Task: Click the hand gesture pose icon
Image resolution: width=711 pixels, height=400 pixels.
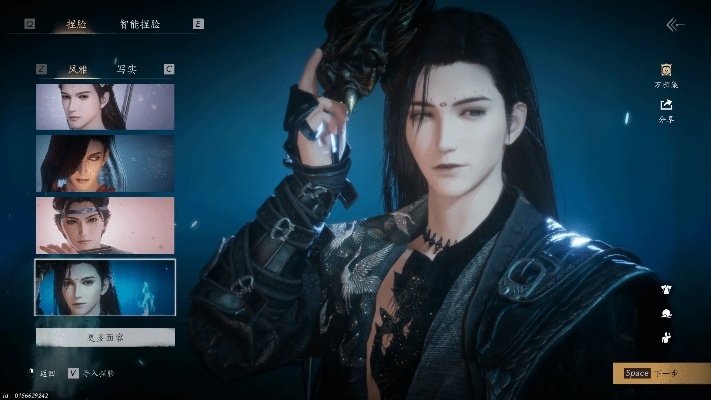Action: coord(666,338)
